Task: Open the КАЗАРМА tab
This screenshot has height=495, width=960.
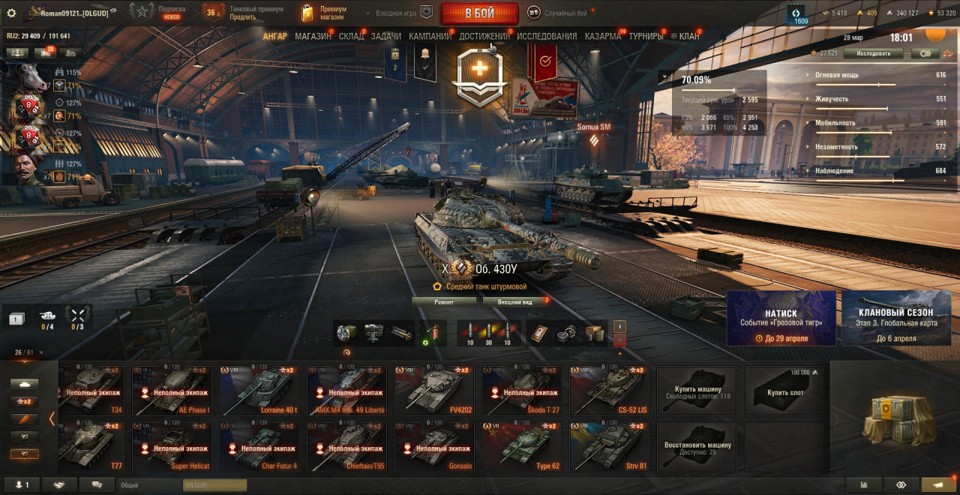Action: click(x=603, y=36)
